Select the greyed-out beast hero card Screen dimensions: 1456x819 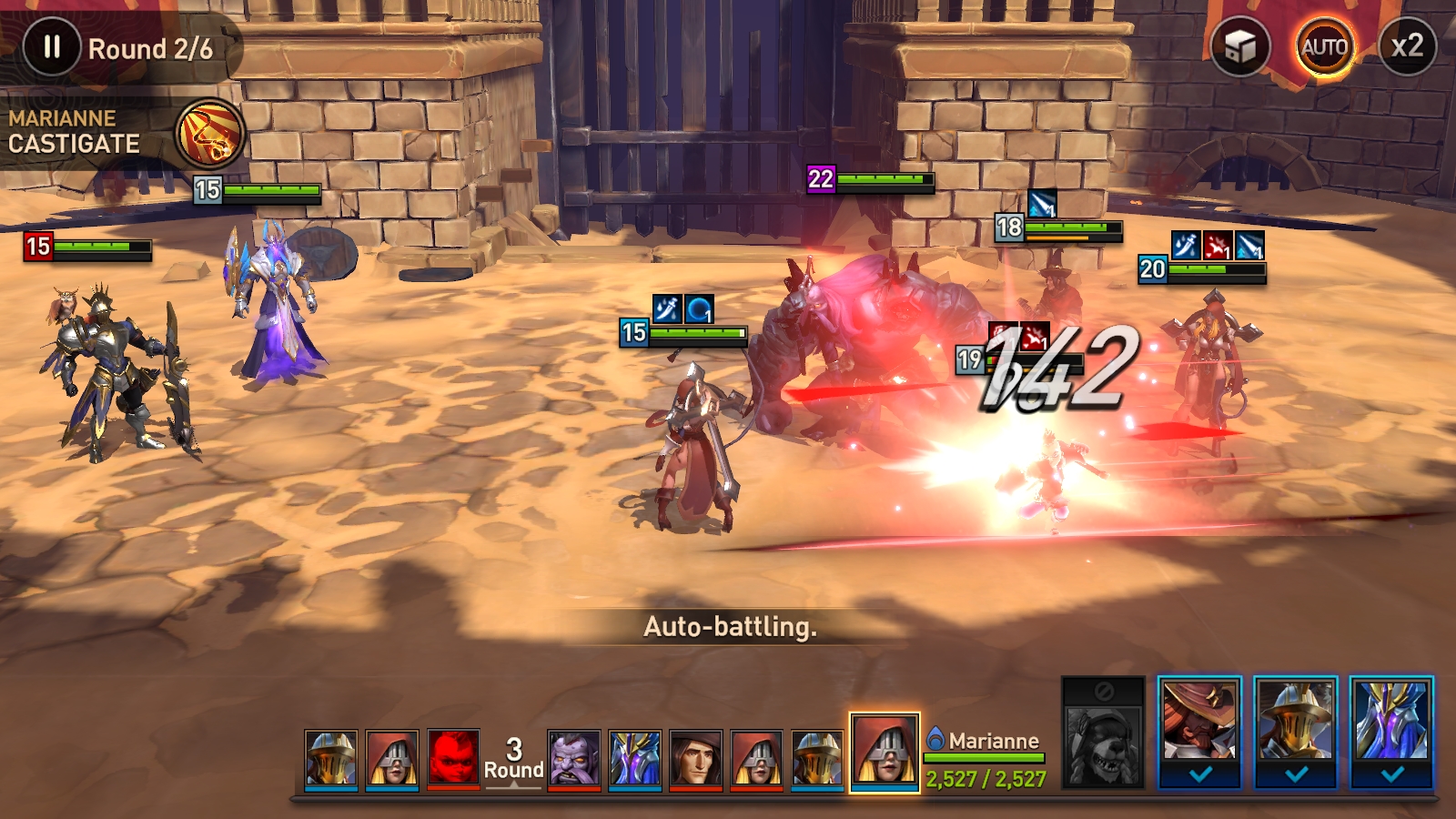pyautogui.click(x=1103, y=731)
